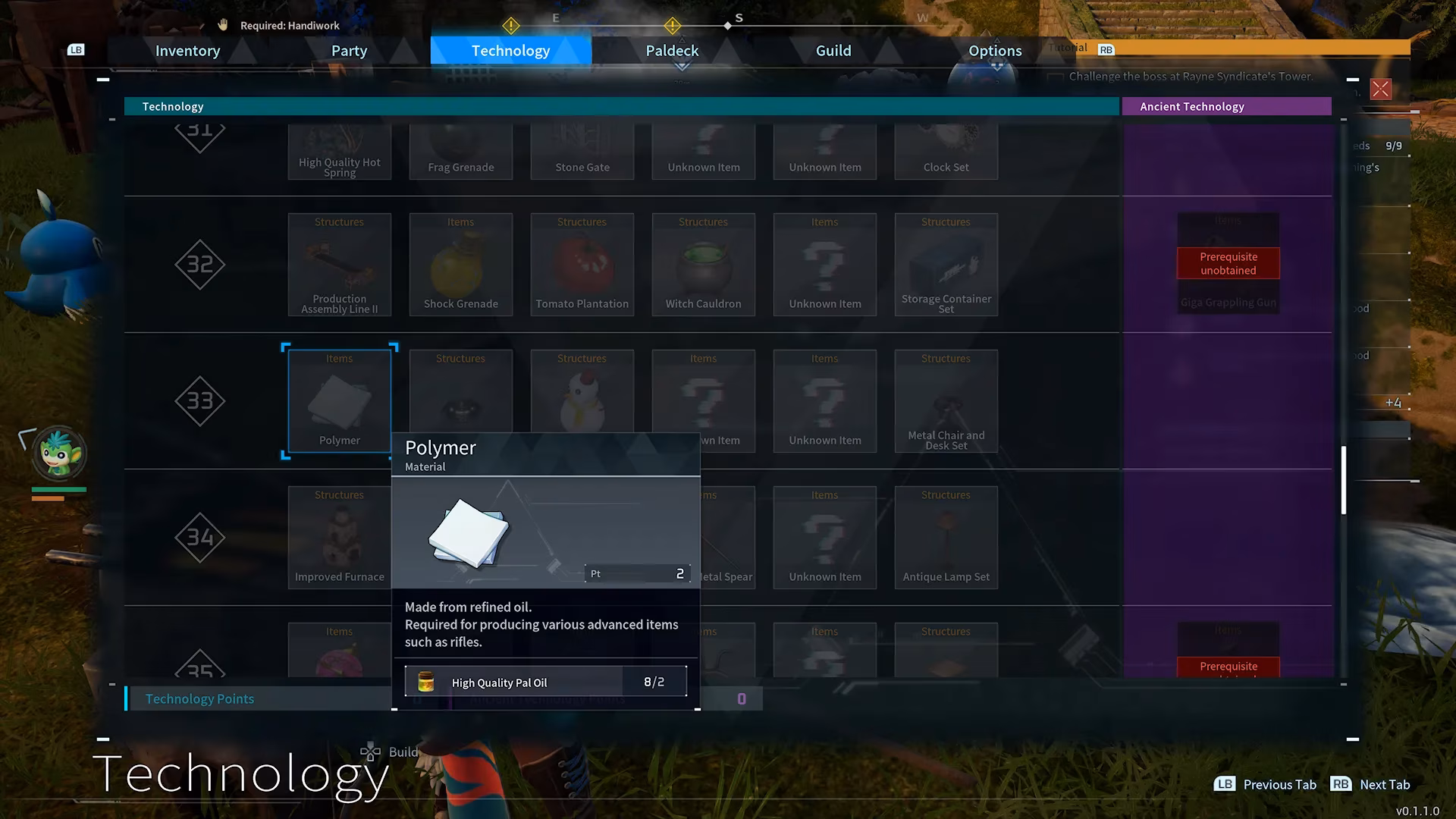1456x819 pixels.
Task: Click the technology list scrollbar
Action: pyautogui.click(x=1343, y=479)
